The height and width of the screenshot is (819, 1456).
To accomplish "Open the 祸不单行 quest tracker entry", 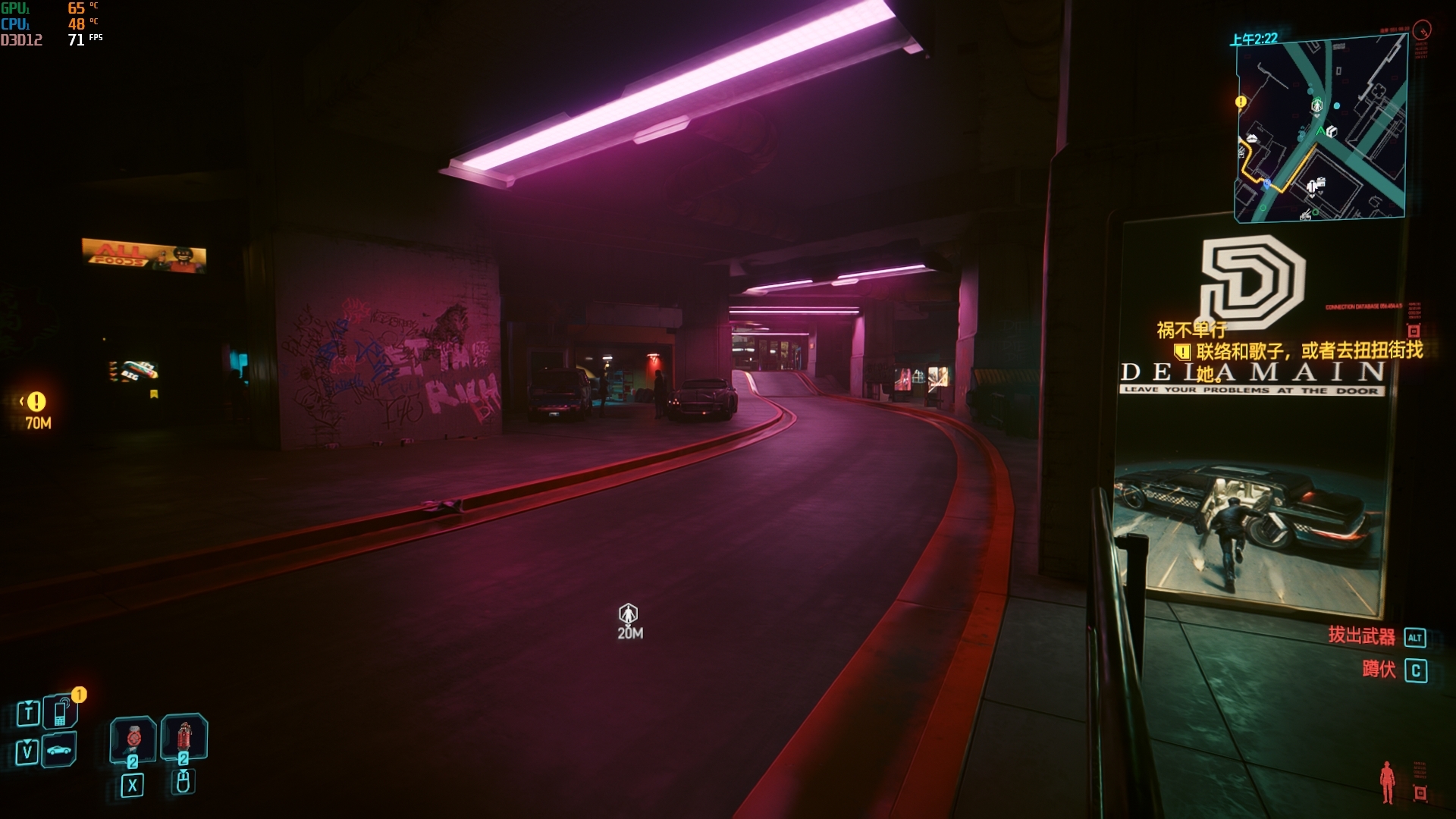I will tap(1191, 330).
